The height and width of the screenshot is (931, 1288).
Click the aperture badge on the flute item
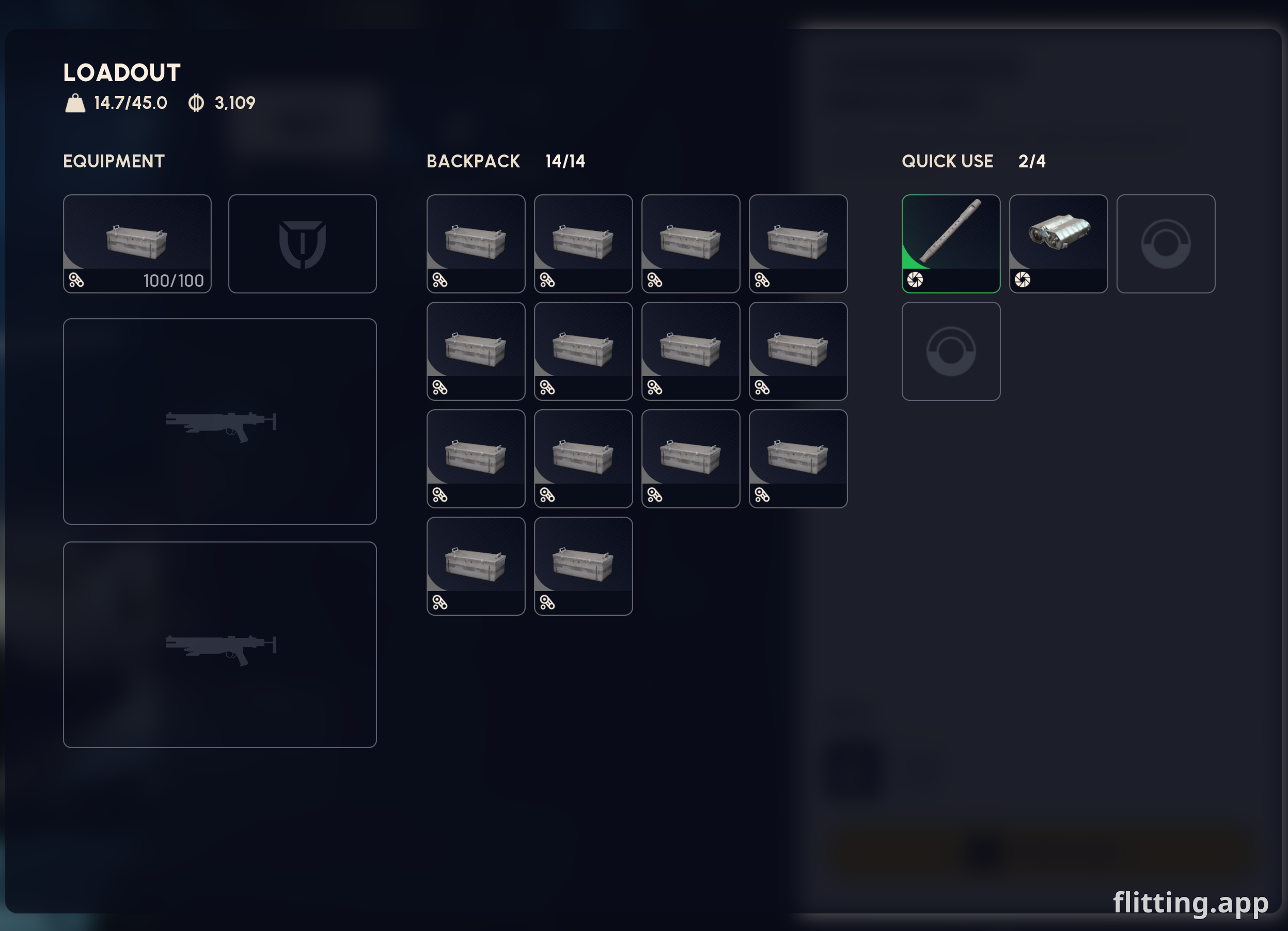(915, 280)
